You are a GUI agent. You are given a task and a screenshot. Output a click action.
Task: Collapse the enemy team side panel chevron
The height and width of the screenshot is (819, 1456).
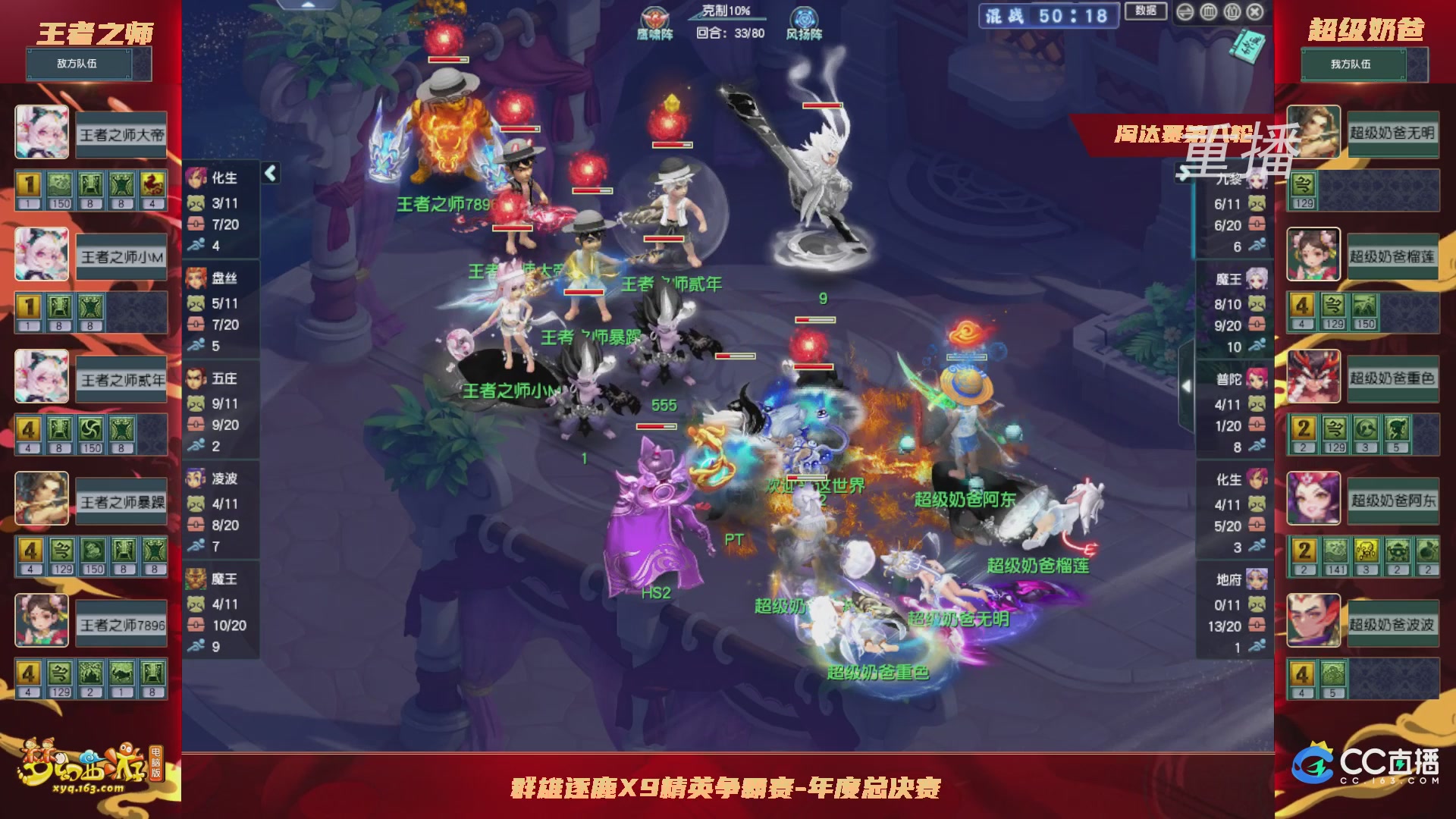[x=269, y=173]
